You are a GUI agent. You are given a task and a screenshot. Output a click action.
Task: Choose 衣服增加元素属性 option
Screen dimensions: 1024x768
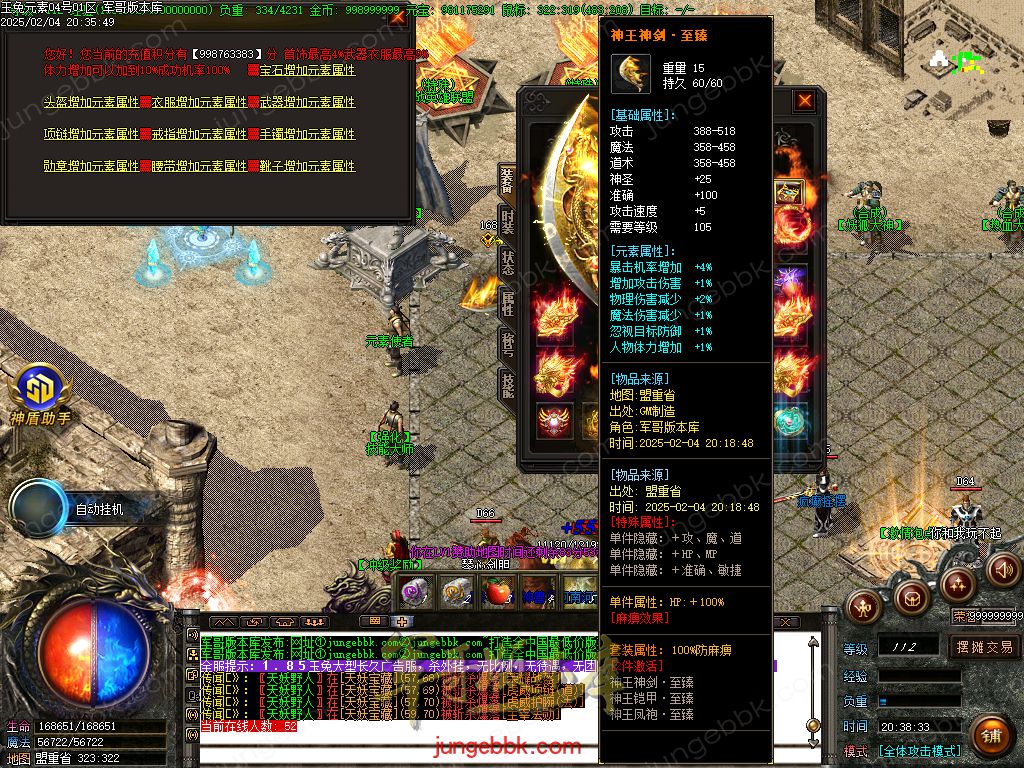click(199, 102)
